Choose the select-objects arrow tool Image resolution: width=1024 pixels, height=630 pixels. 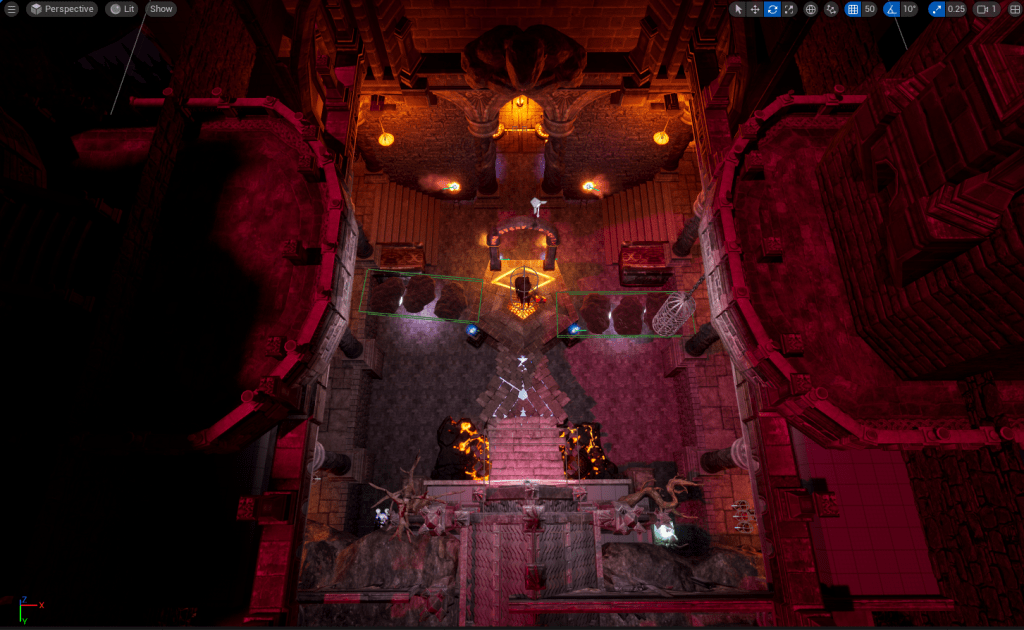pos(737,9)
